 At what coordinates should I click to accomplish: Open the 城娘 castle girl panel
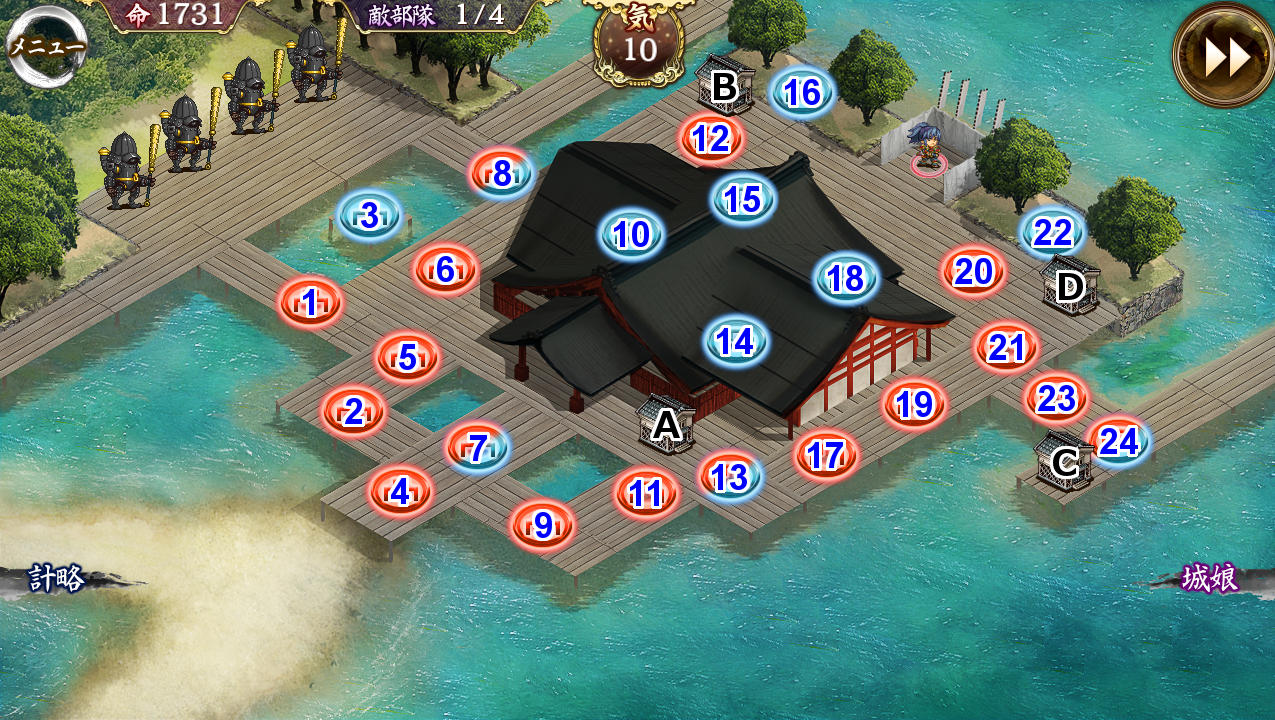(1209, 578)
